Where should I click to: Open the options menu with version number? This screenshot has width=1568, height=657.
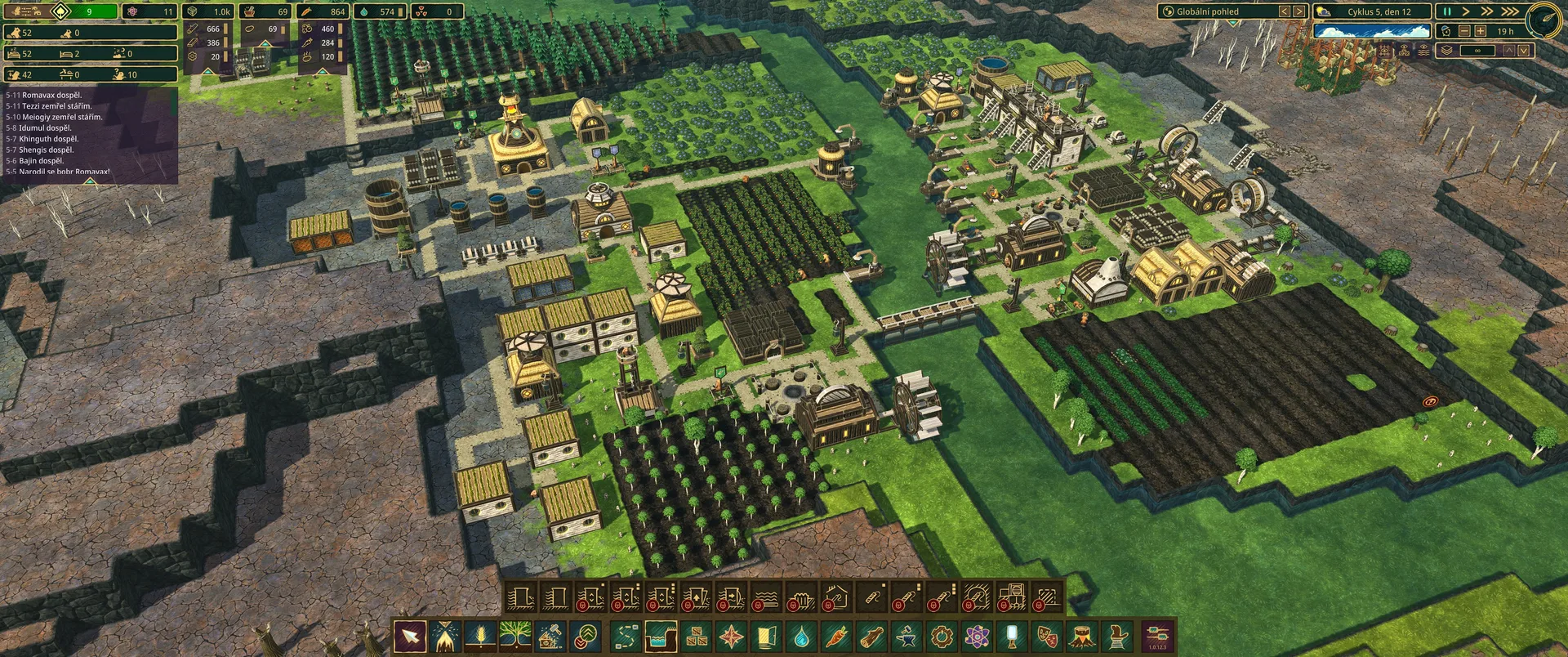[x=1157, y=637]
